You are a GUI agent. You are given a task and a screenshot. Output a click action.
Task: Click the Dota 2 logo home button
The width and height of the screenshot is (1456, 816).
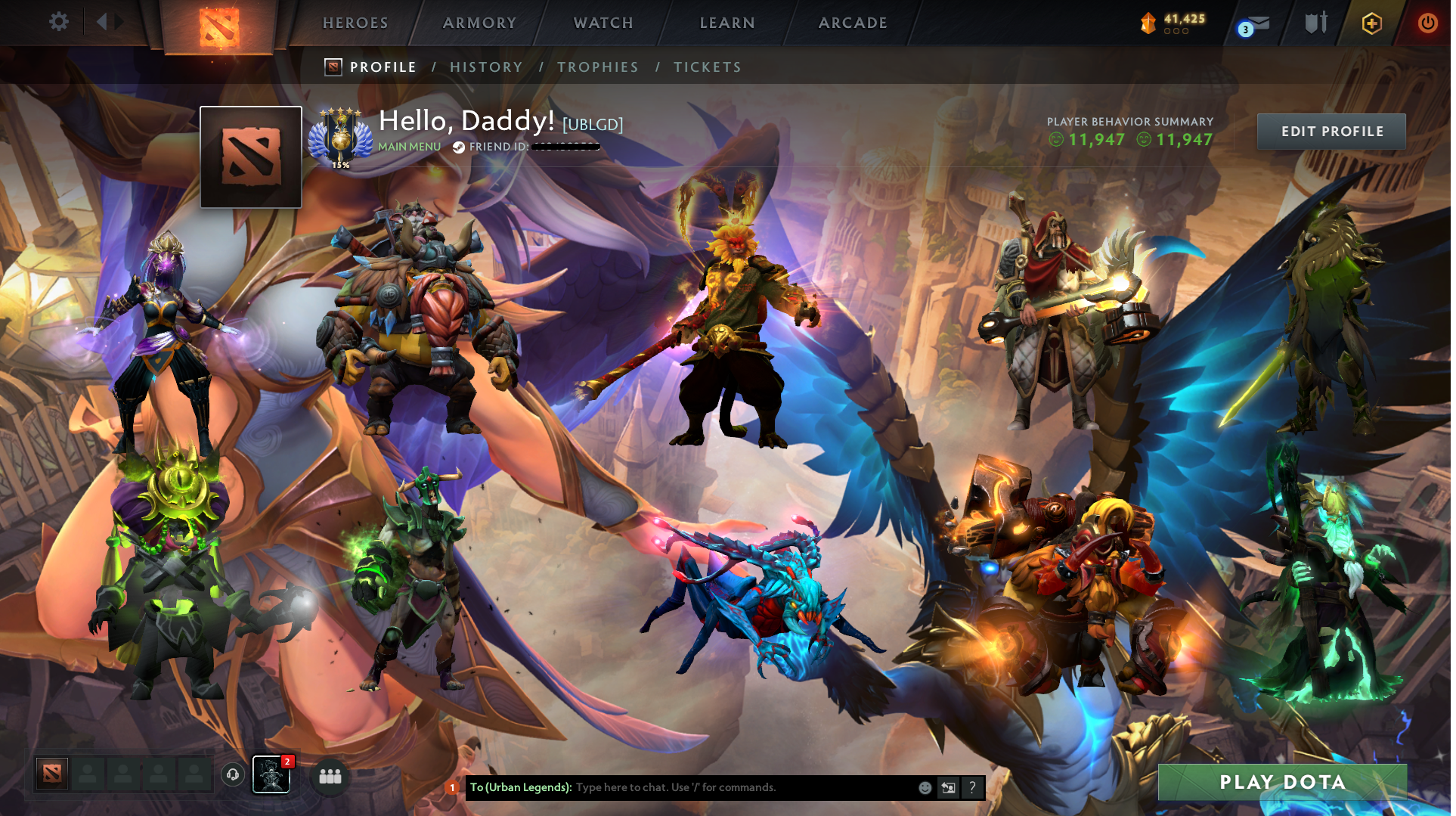[218, 21]
